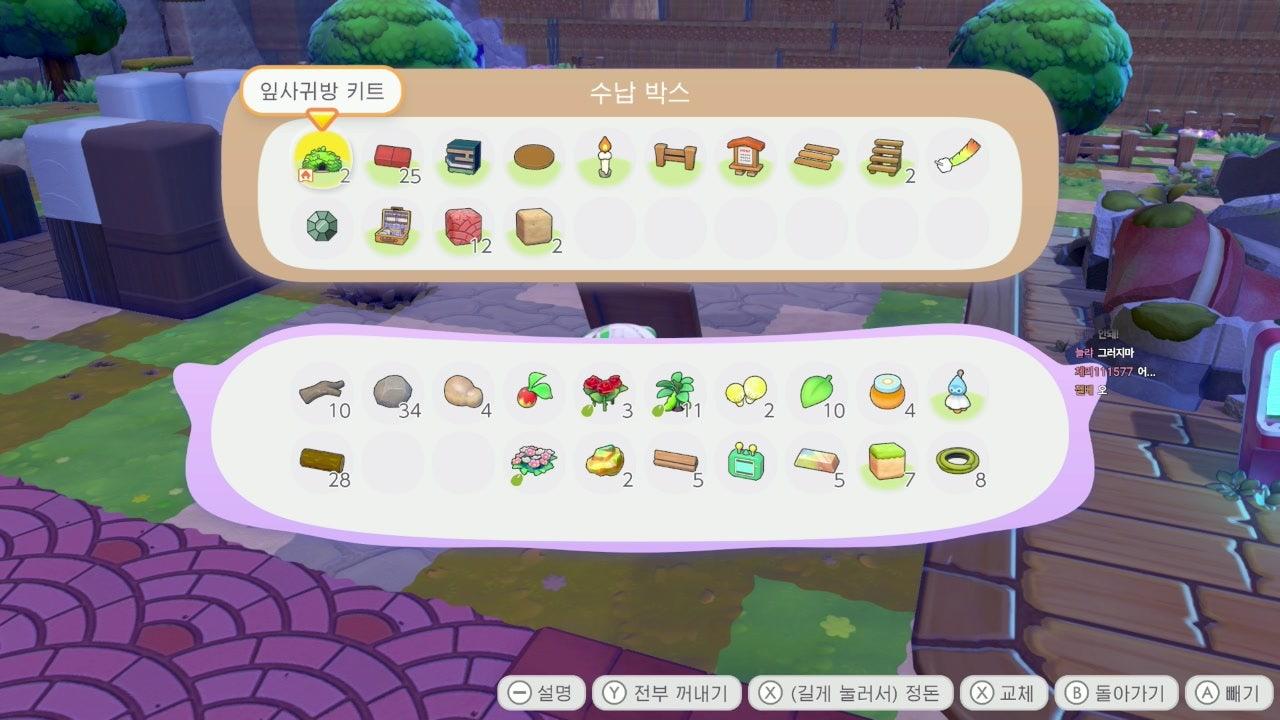Select the pink flower bouquet slot
The height and width of the screenshot is (720, 1280).
click(x=534, y=461)
